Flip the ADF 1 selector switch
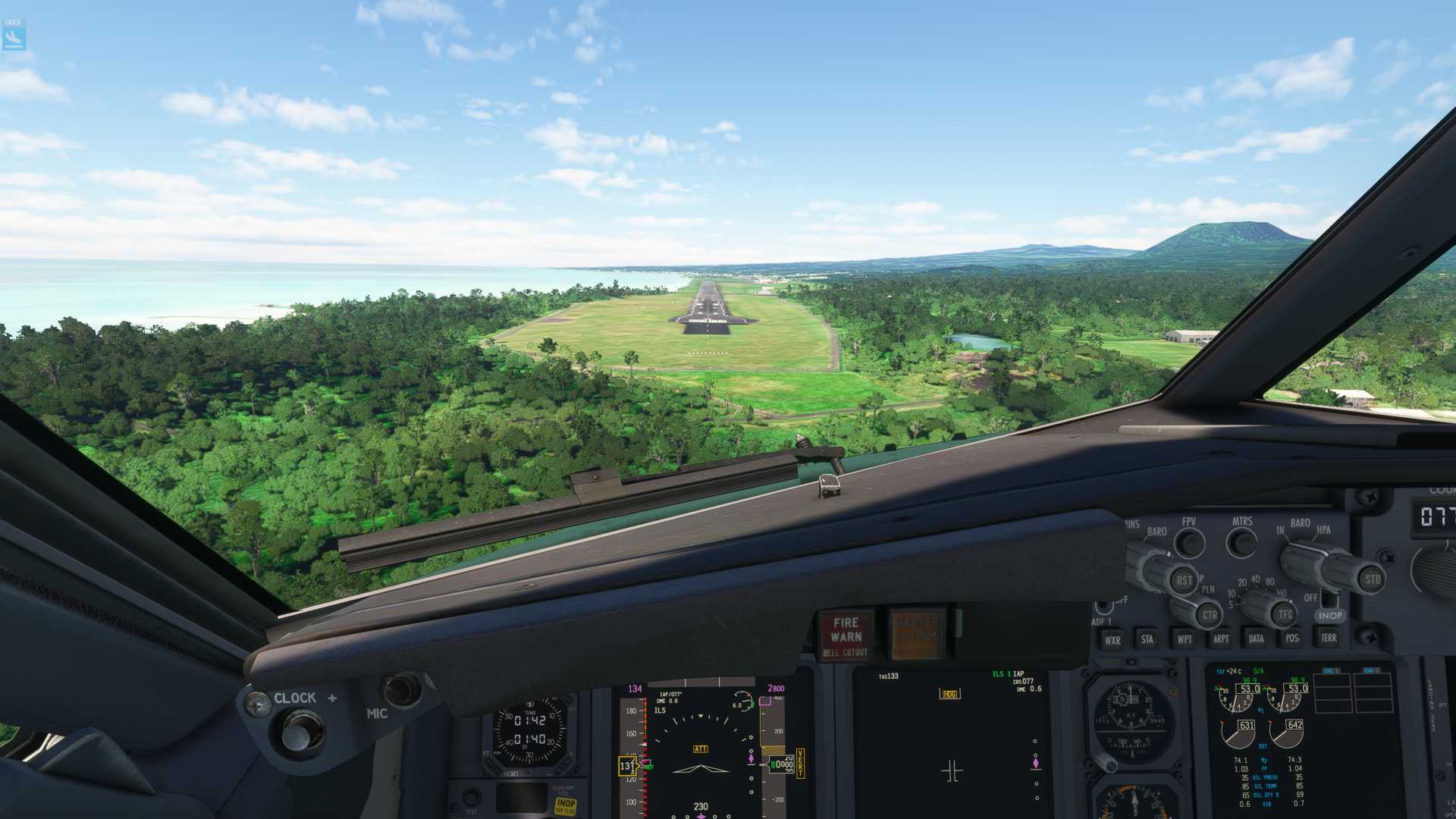 1103,606
